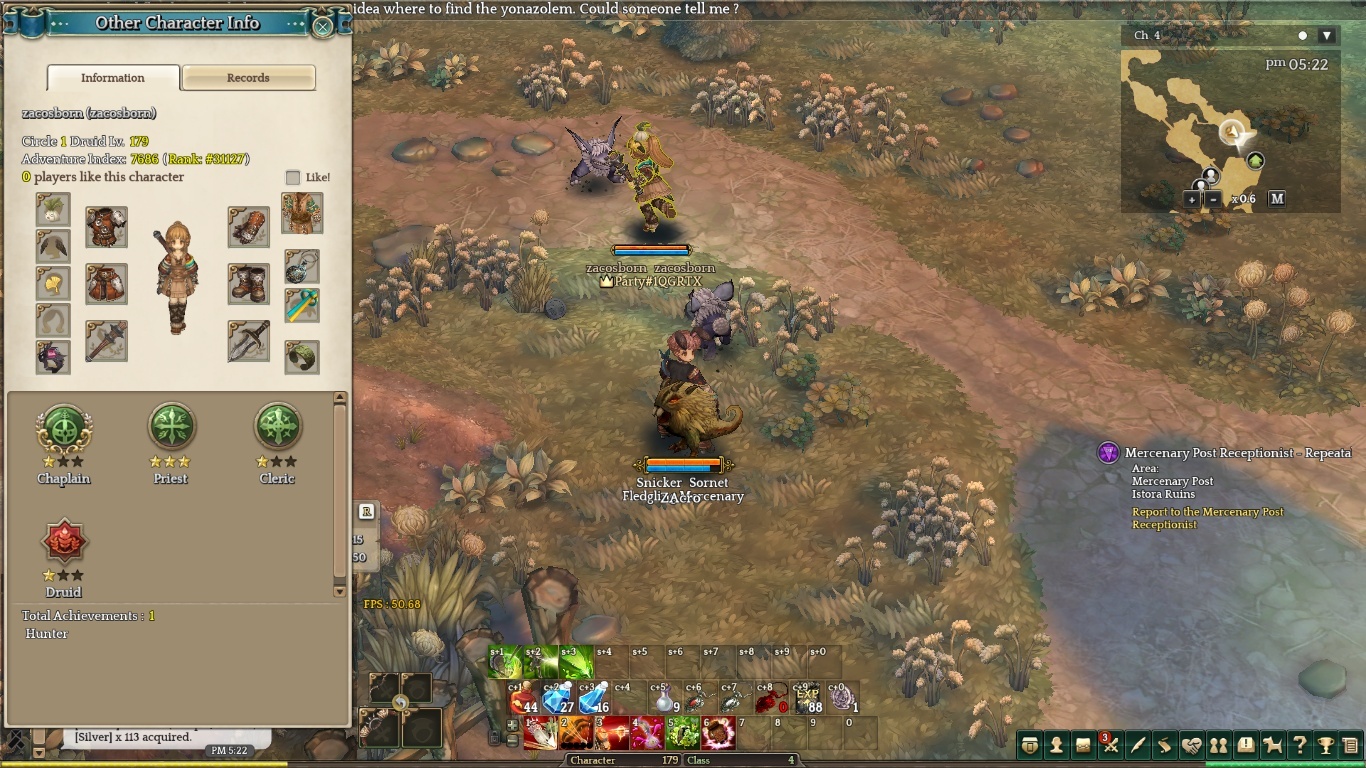This screenshot has height=768, width=1366.
Task: Zoom out the minimap with minus button
Action: (x=1213, y=199)
